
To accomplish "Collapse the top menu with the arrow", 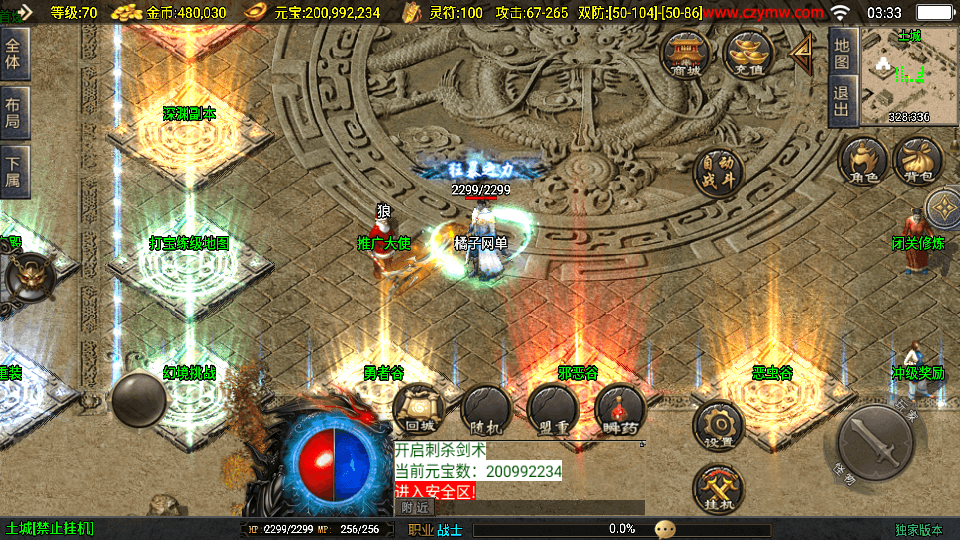I will (802, 54).
